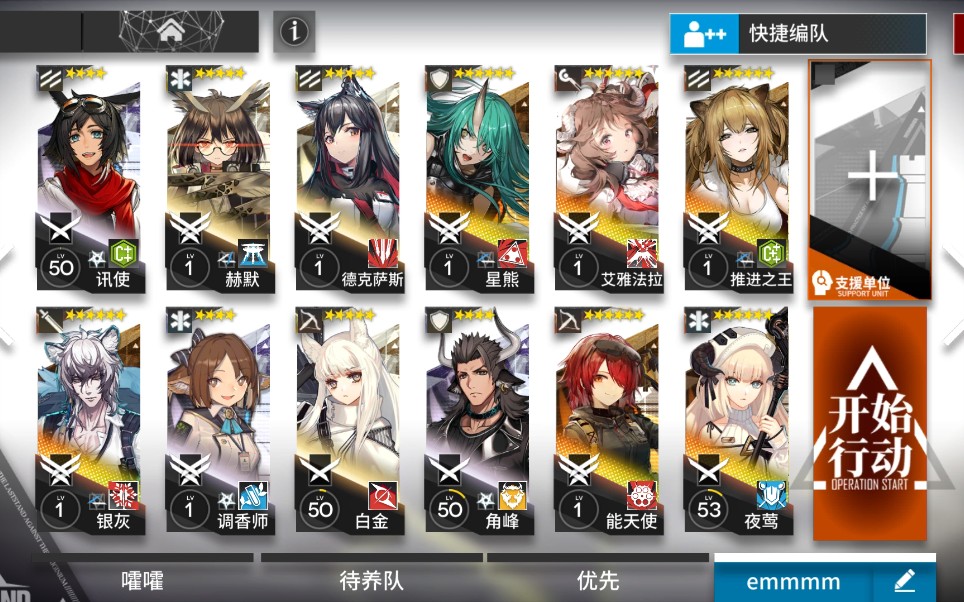Open the info button
964x602 pixels.
point(293,32)
